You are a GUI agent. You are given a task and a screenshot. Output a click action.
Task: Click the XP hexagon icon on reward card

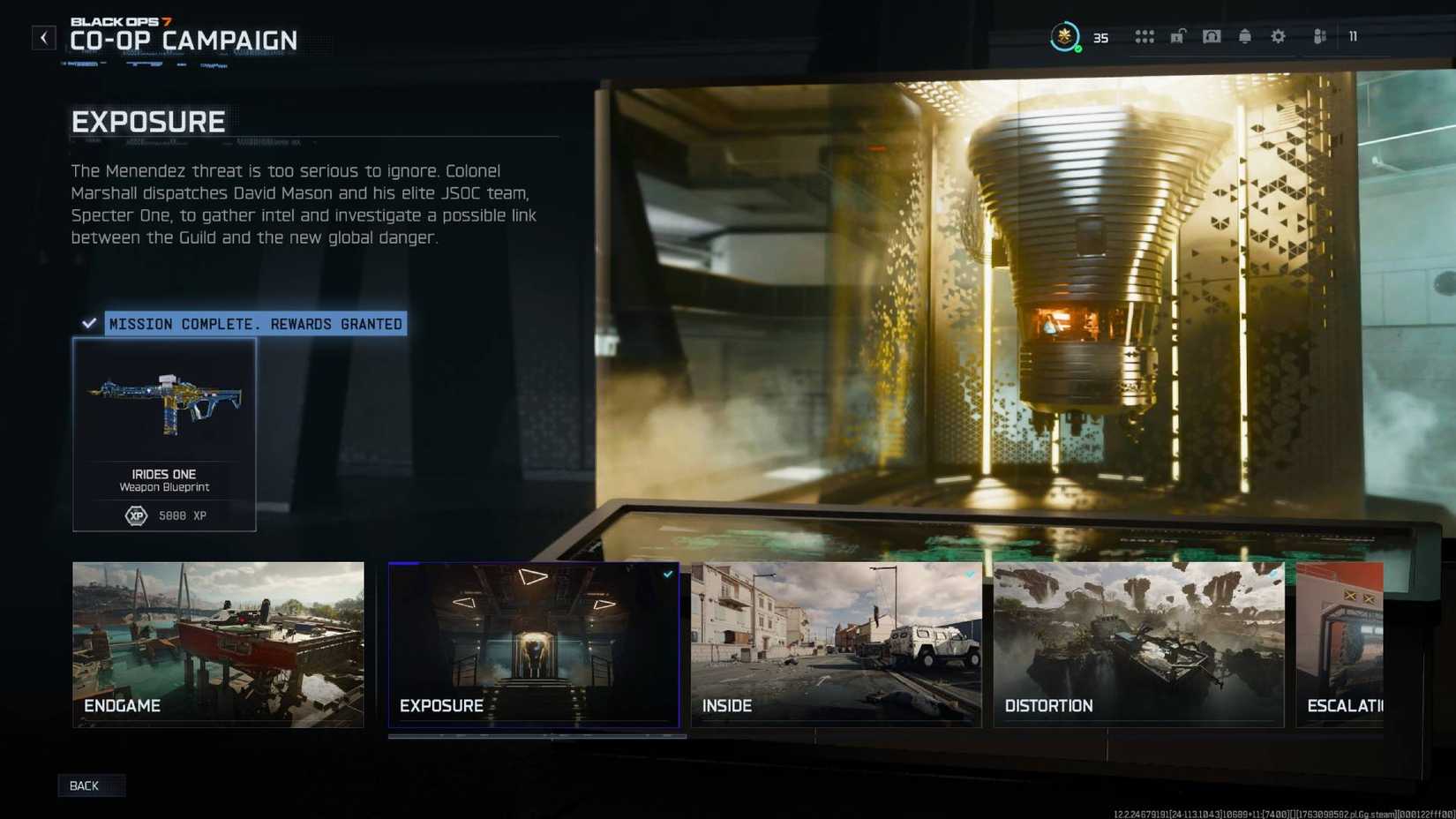[x=136, y=515]
